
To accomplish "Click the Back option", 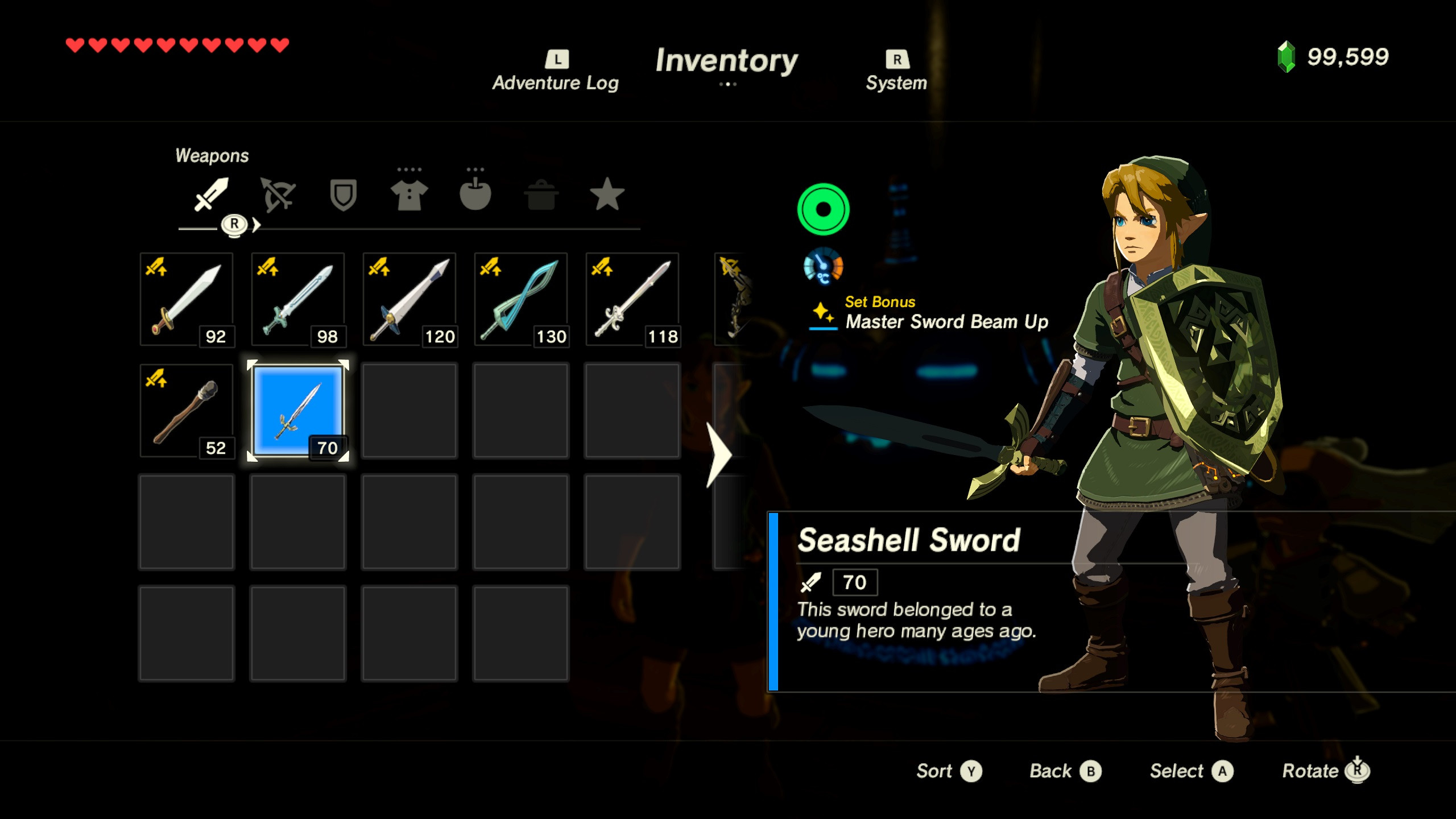I will point(1065,771).
